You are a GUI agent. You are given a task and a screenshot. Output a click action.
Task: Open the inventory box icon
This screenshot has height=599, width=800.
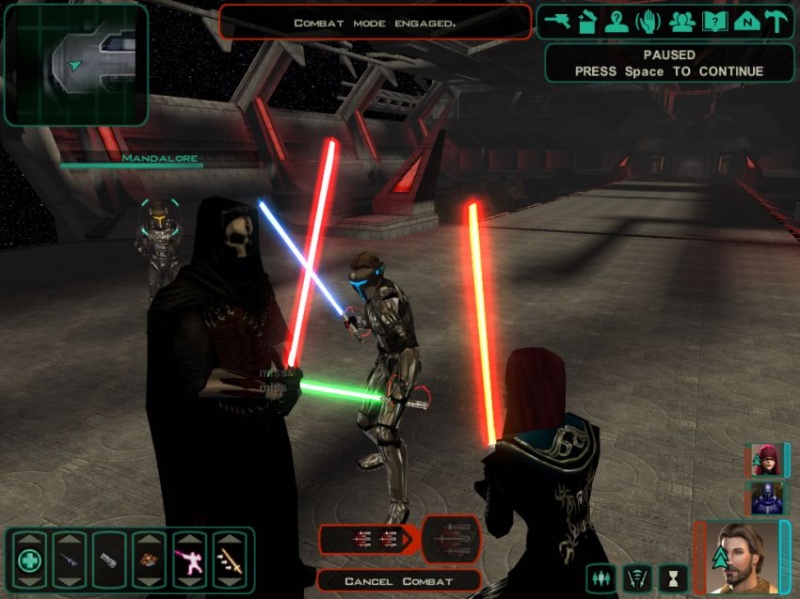click(588, 21)
